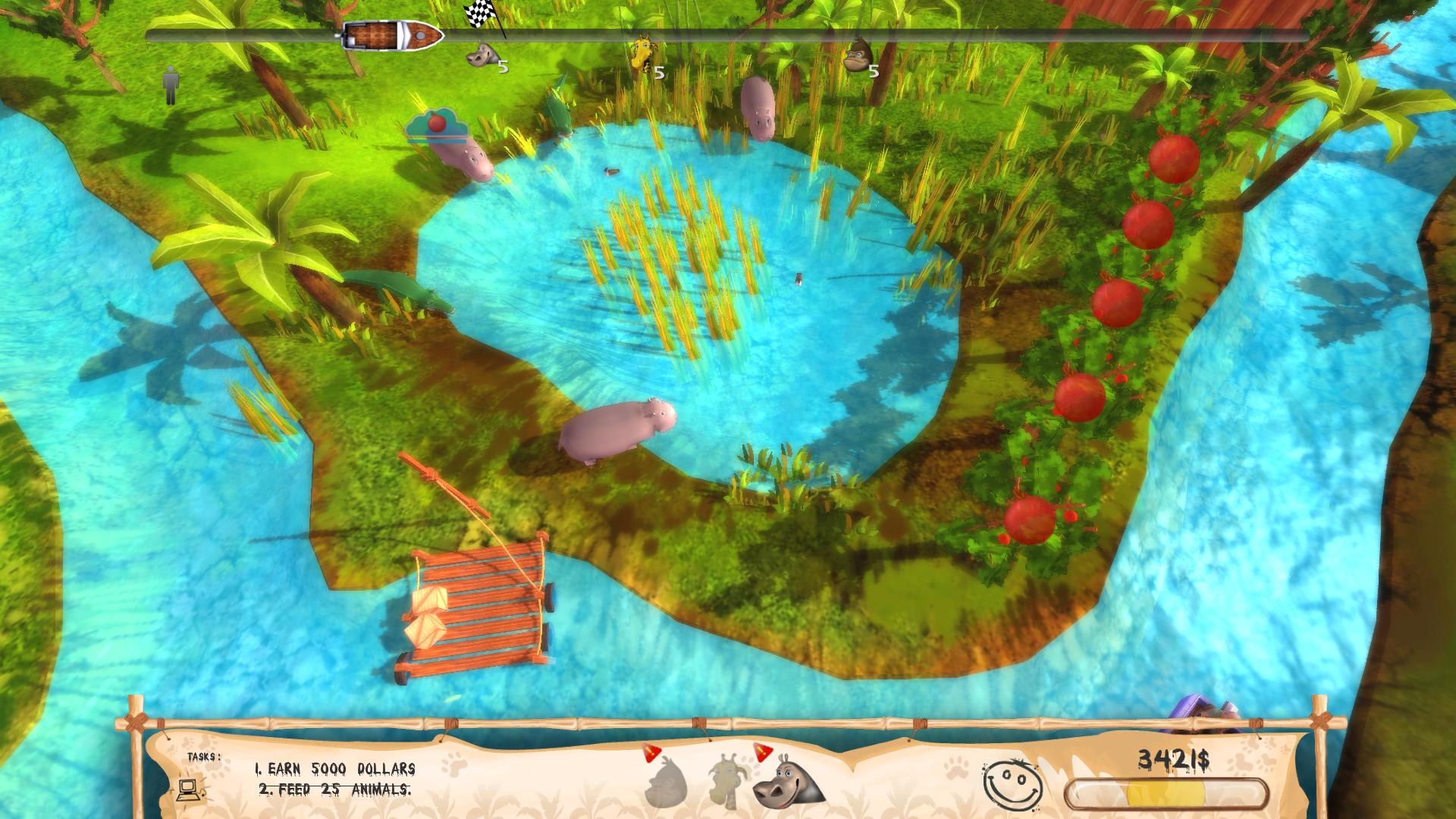Open the computer icon under Tasks
1456x819 pixels.
coord(190,789)
